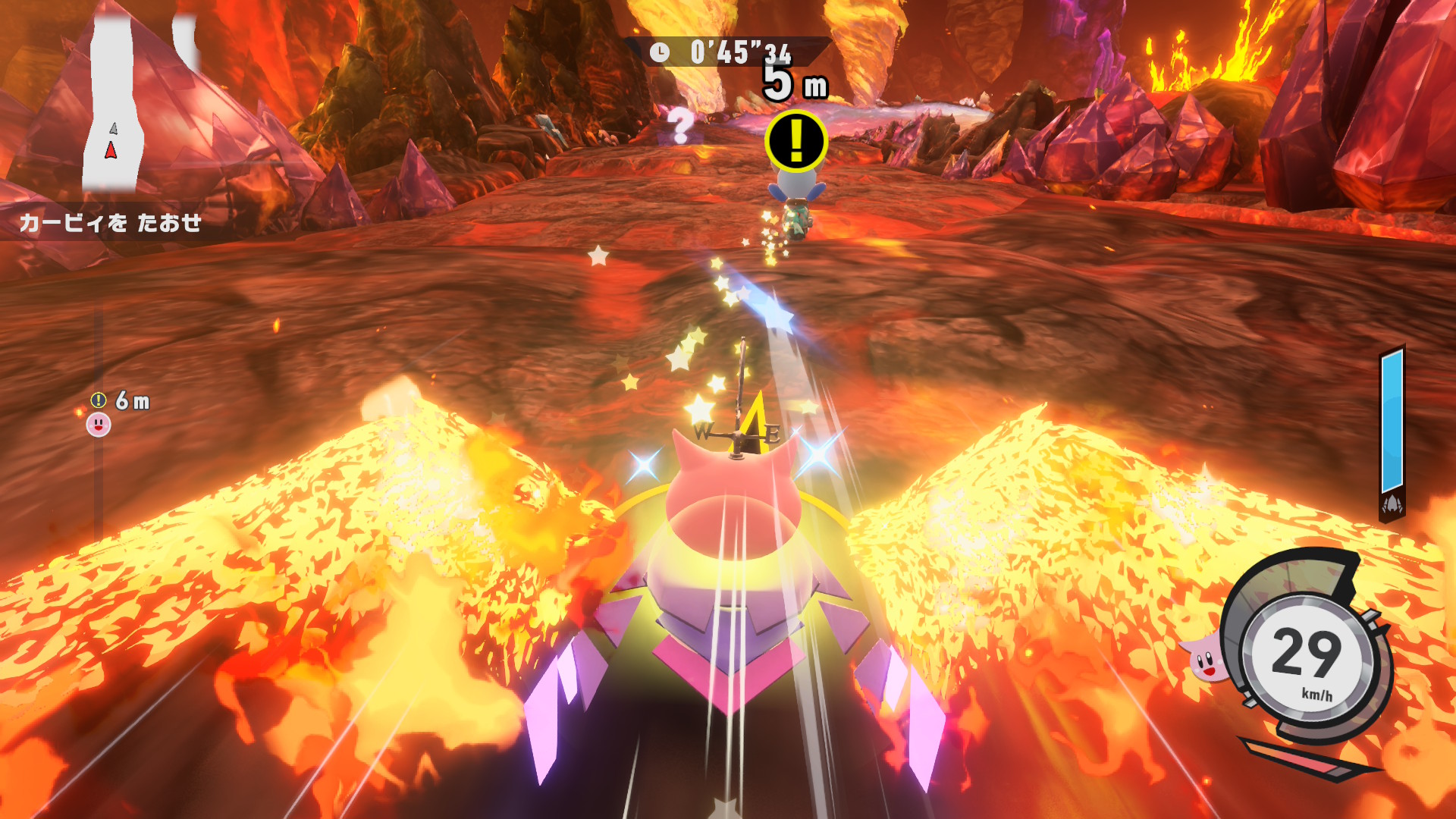Click the yellow exclamation target marker
Viewport: 1456px width, 819px height.
[795, 141]
